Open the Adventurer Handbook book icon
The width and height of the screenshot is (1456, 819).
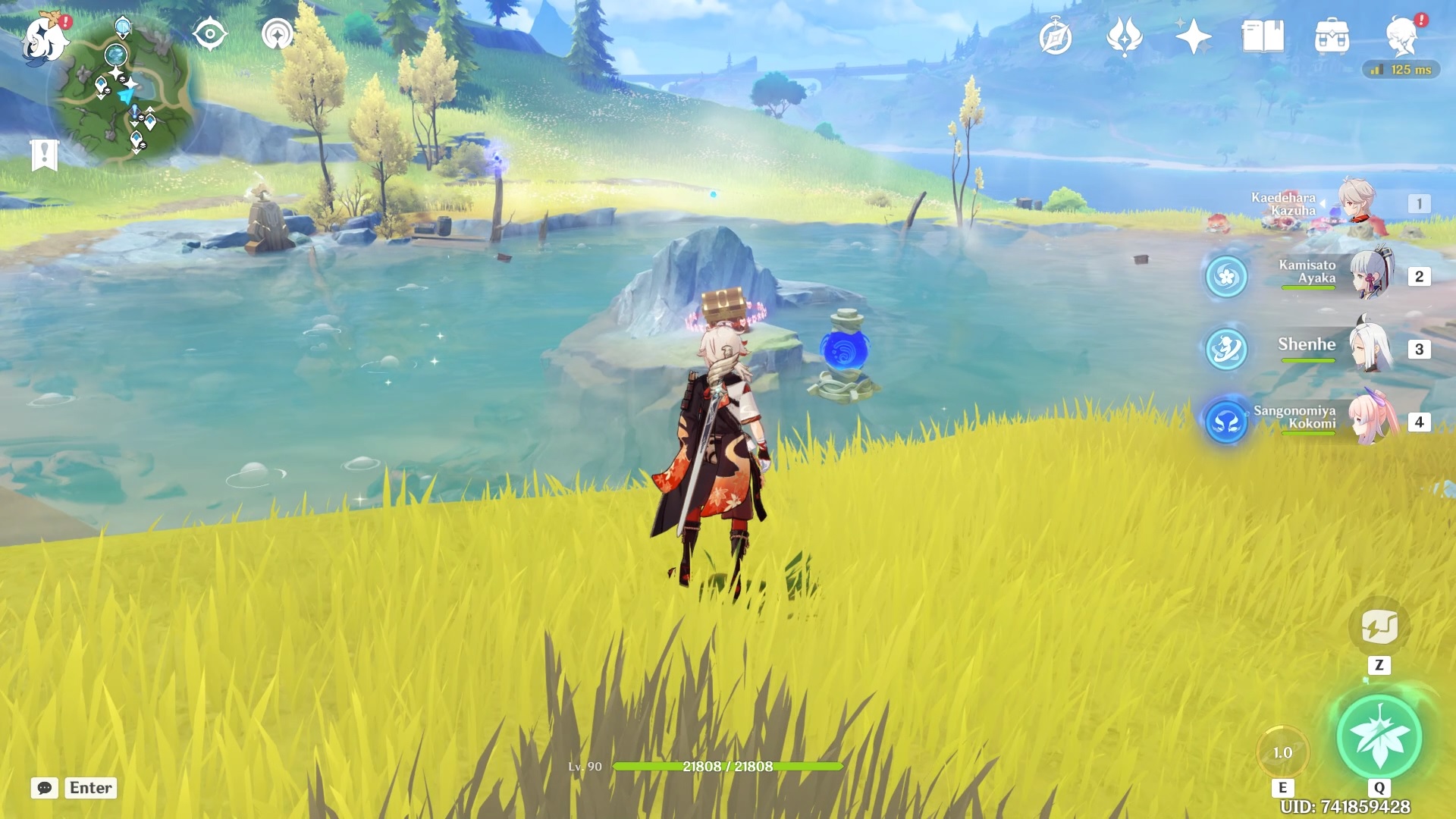click(x=1263, y=34)
